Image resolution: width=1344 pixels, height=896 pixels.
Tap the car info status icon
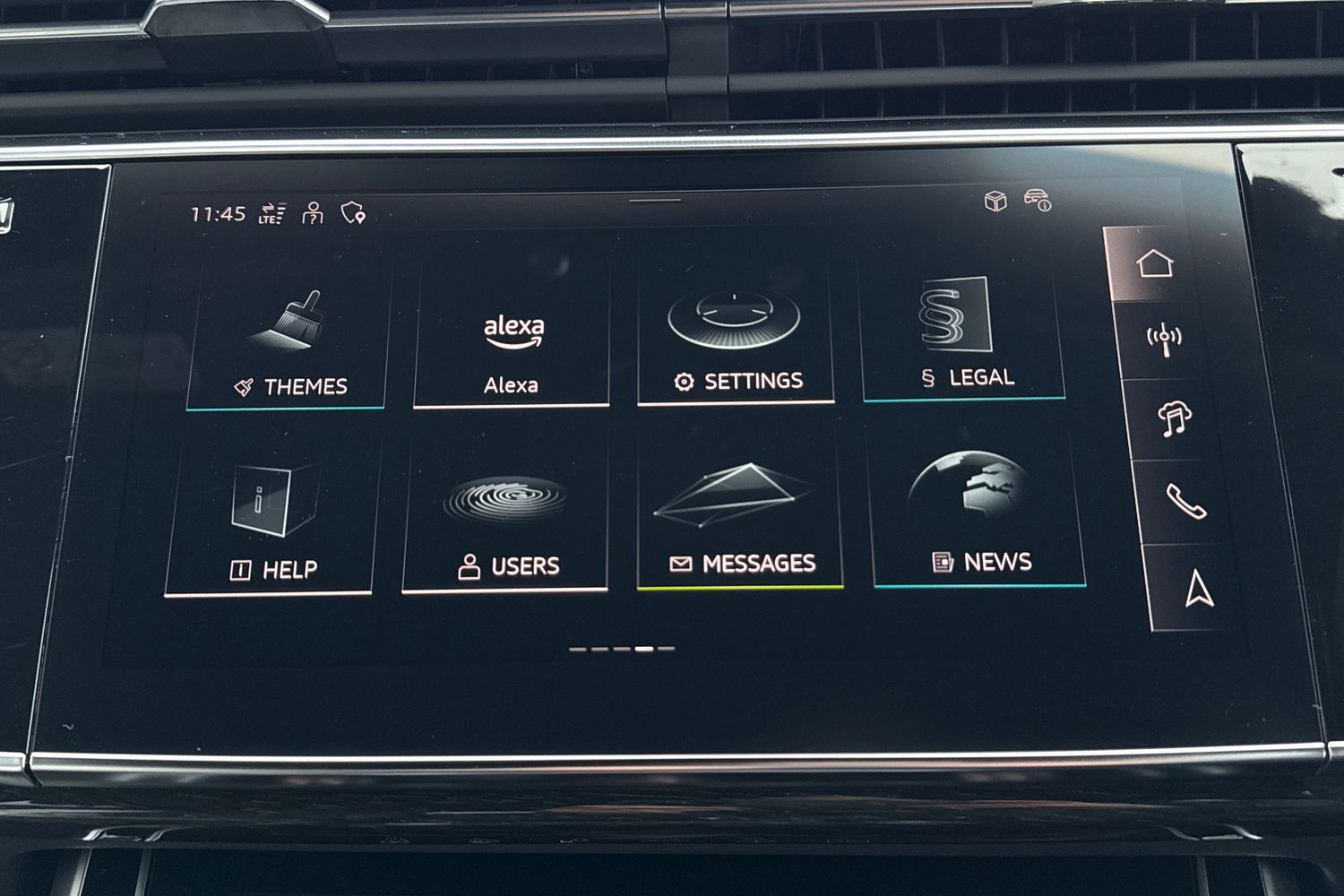[1038, 201]
